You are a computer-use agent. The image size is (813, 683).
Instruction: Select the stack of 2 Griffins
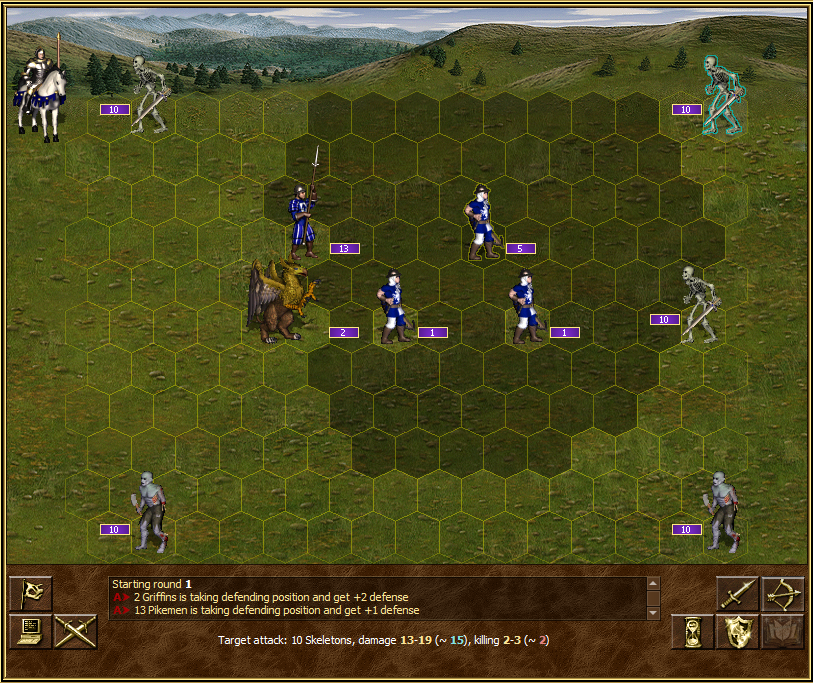(x=280, y=302)
